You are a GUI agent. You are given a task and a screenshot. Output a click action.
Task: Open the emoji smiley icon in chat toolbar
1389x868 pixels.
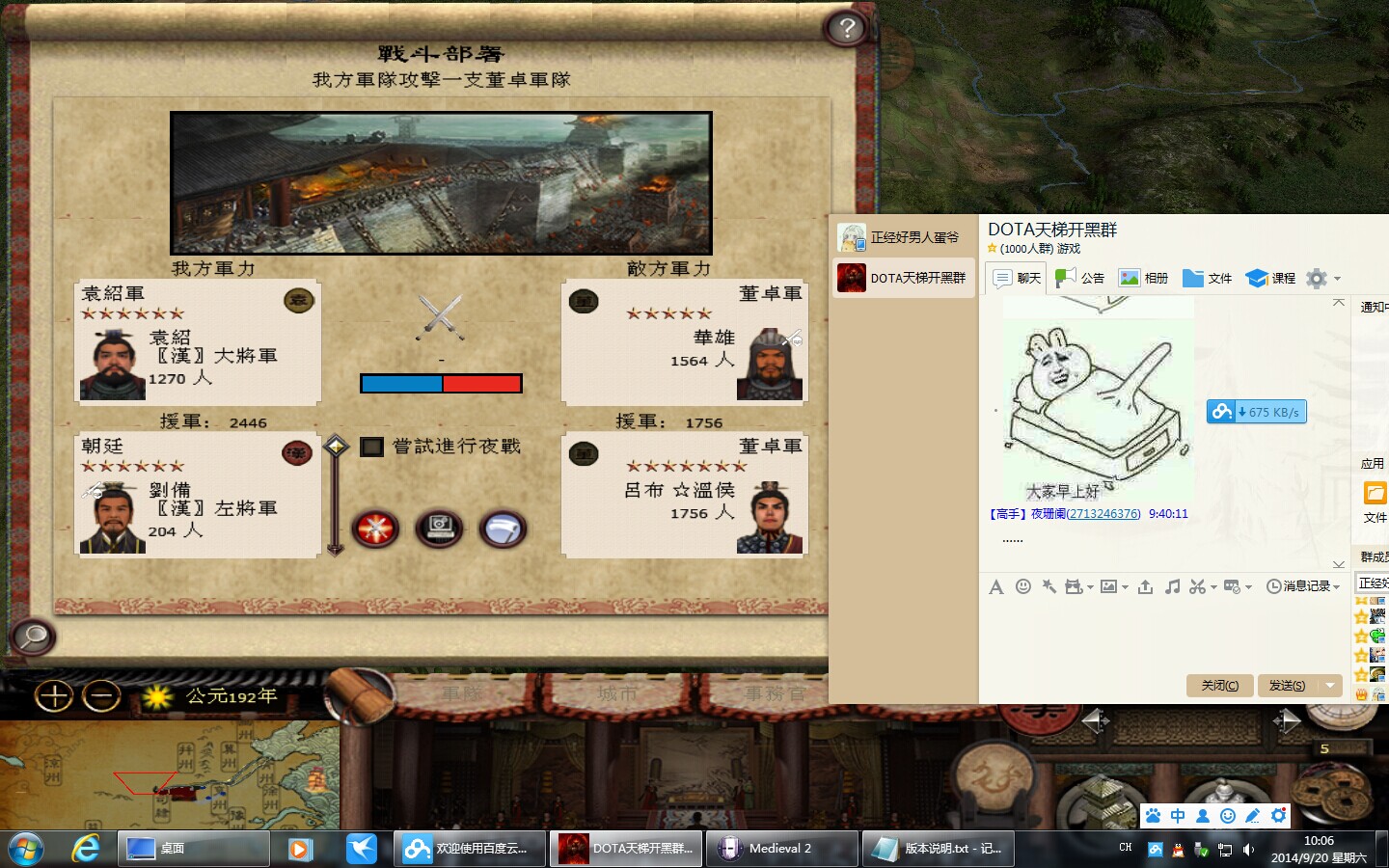1023,586
